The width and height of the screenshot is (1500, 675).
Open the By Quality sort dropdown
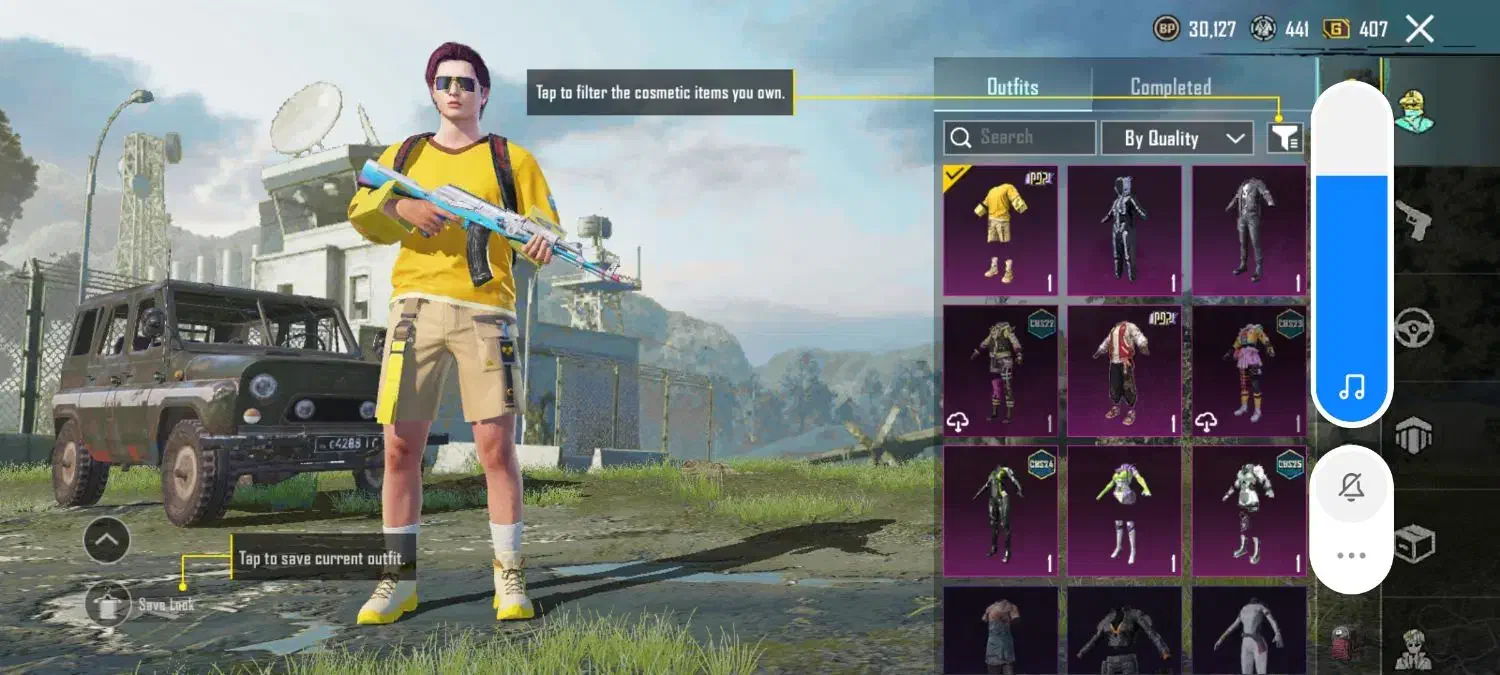(x=1176, y=138)
